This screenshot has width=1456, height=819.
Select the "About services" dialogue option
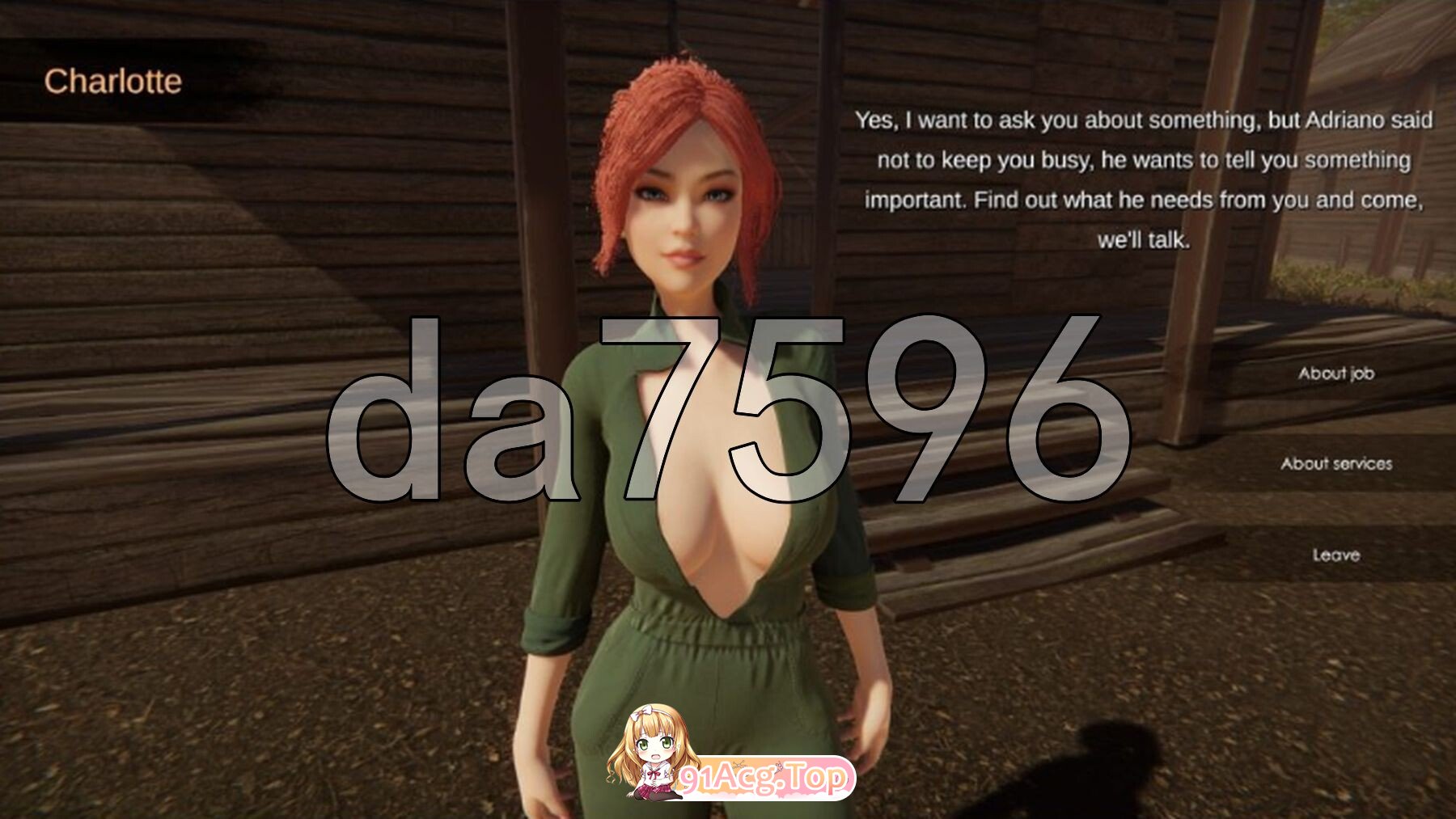[1336, 464]
